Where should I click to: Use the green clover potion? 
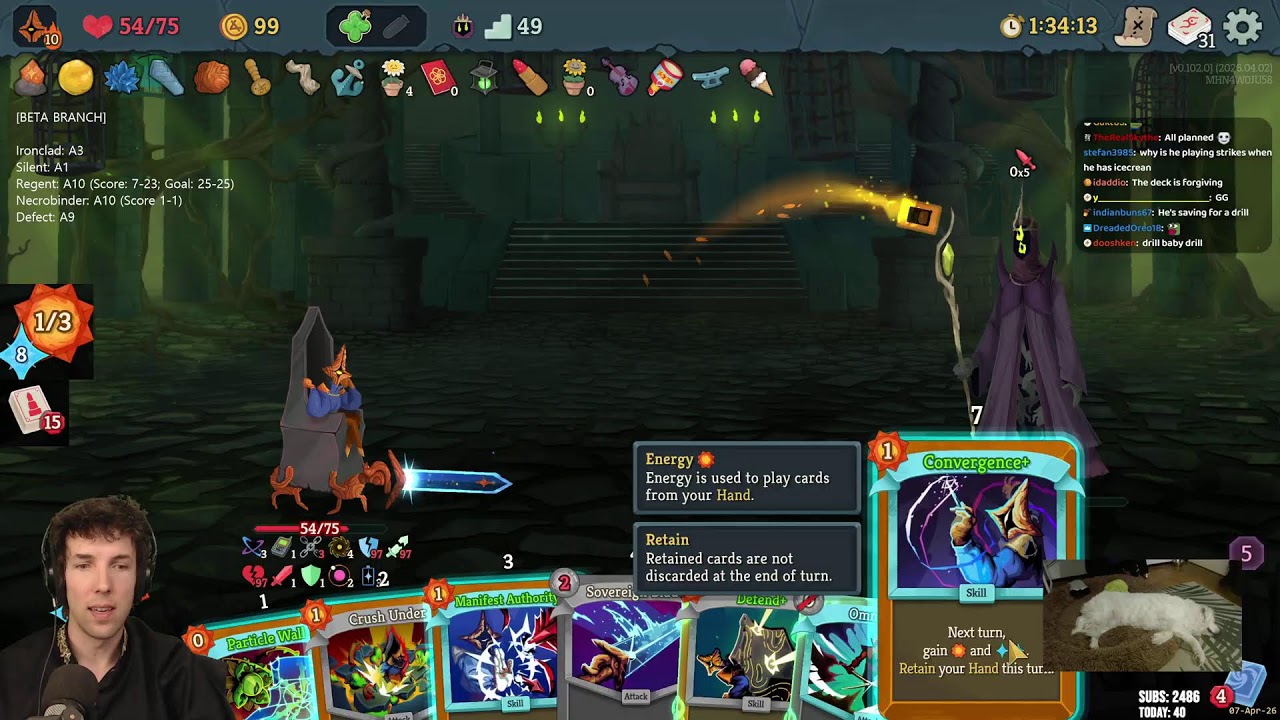click(x=355, y=26)
